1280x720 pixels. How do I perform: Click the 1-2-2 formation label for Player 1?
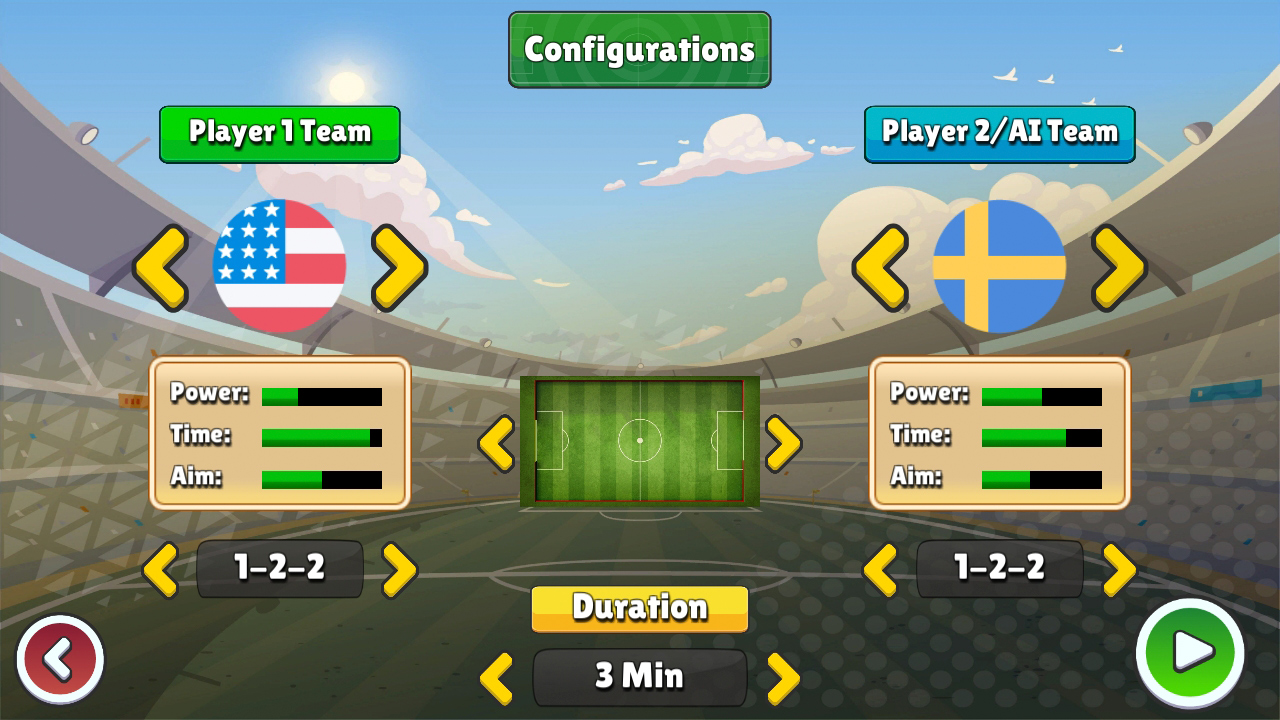click(278, 568)
